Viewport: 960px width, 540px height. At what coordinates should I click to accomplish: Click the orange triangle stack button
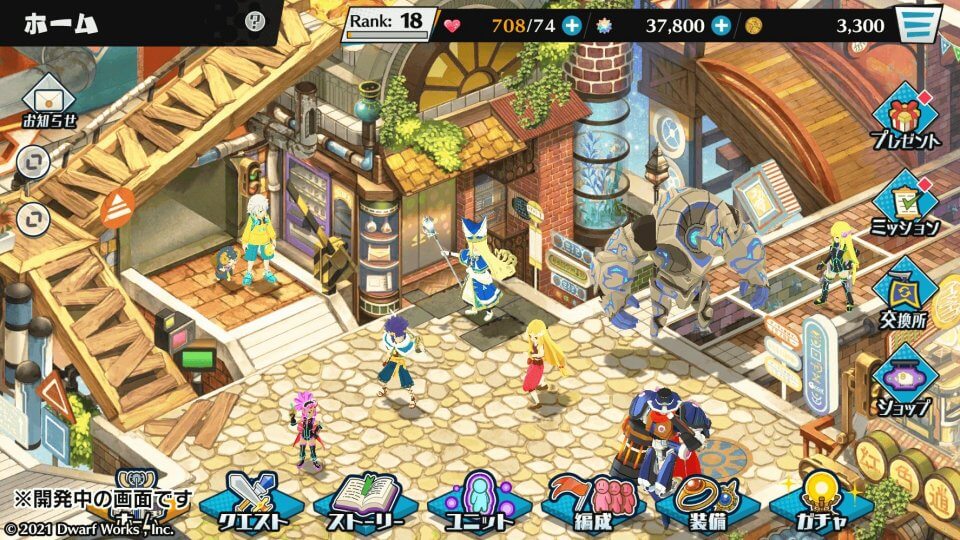click(x=118, y=206)
